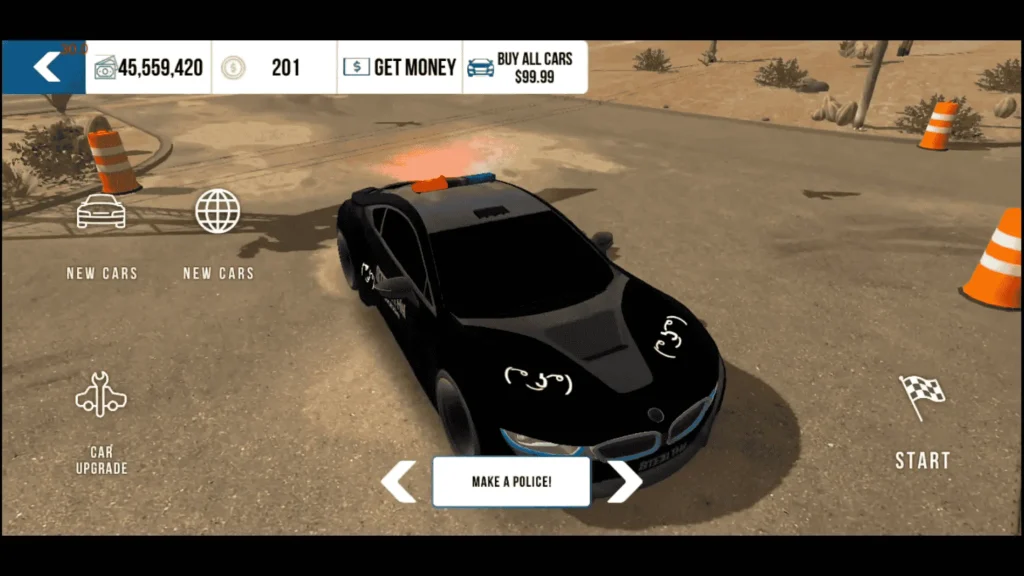Open the Car Upgrade menu
The image size is (1024, 576).
coord(101,398)
